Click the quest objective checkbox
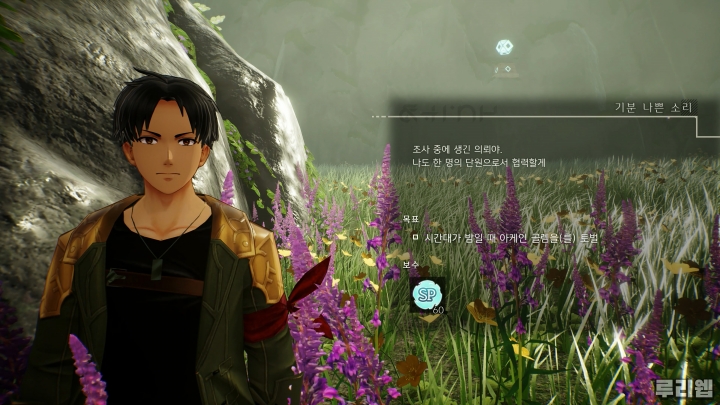 [x=414, y=238]
